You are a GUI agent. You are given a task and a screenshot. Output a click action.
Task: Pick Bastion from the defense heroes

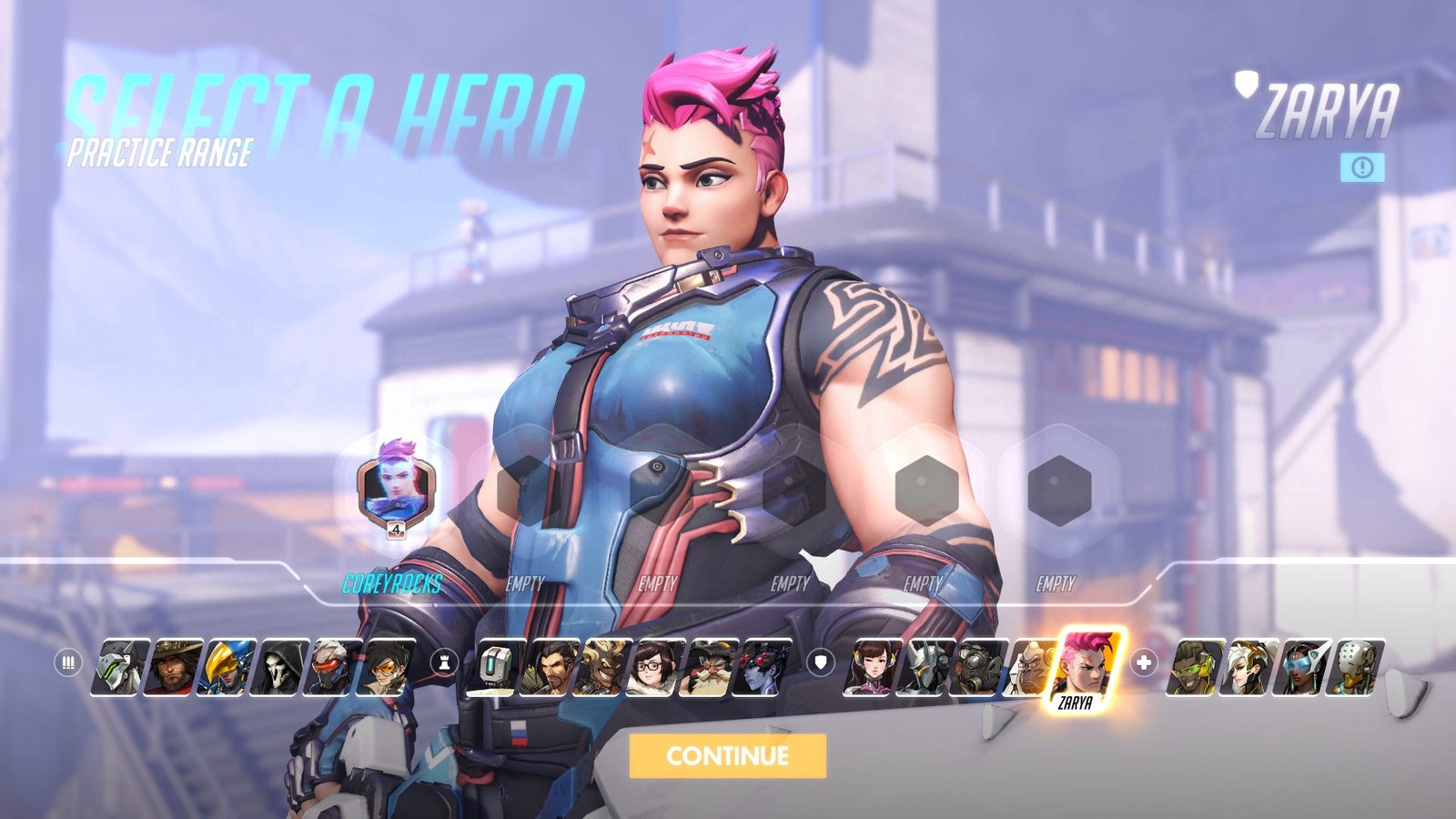[496, 668]
